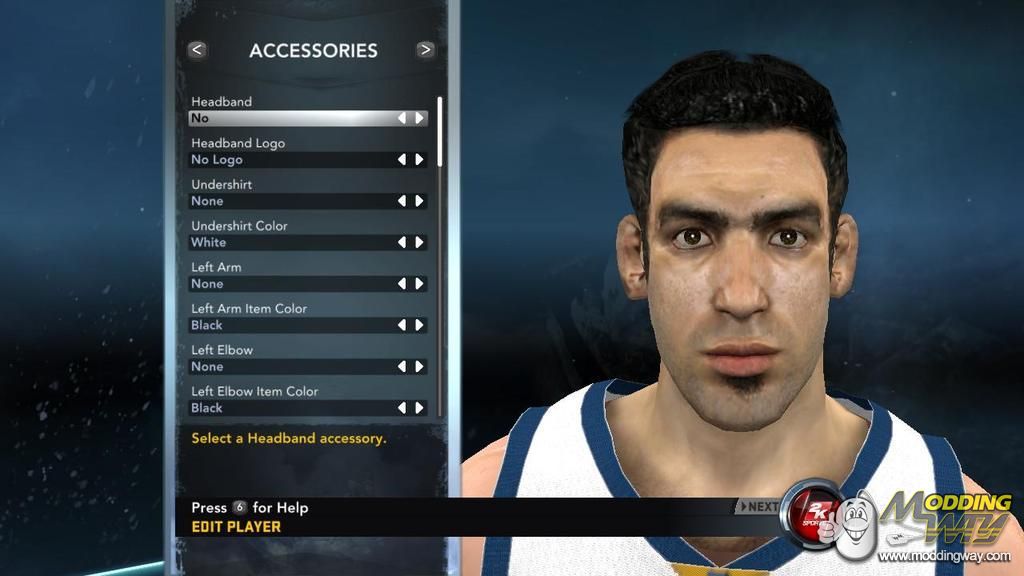Click the accessories list scrollbar
This screenshot has height=576, width=1024.
coord(440,130)
